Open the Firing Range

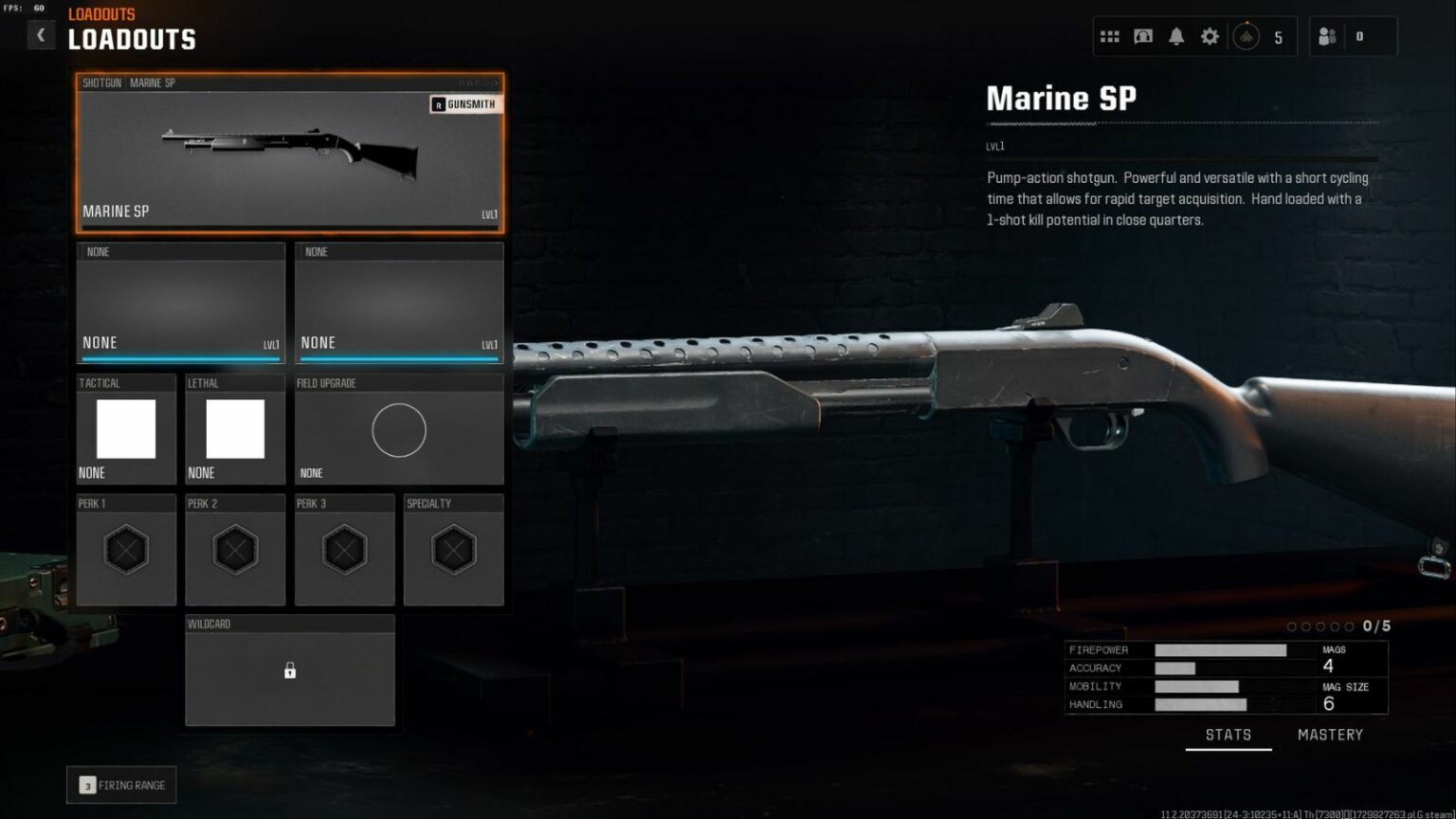(x=120, y=784)
